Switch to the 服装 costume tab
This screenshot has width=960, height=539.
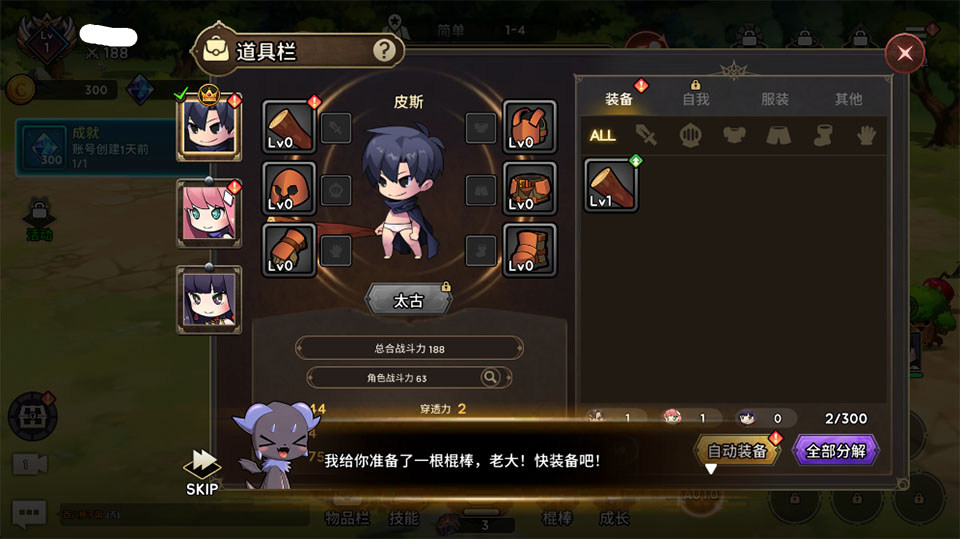pyautogui.click(x=775, y=100)
